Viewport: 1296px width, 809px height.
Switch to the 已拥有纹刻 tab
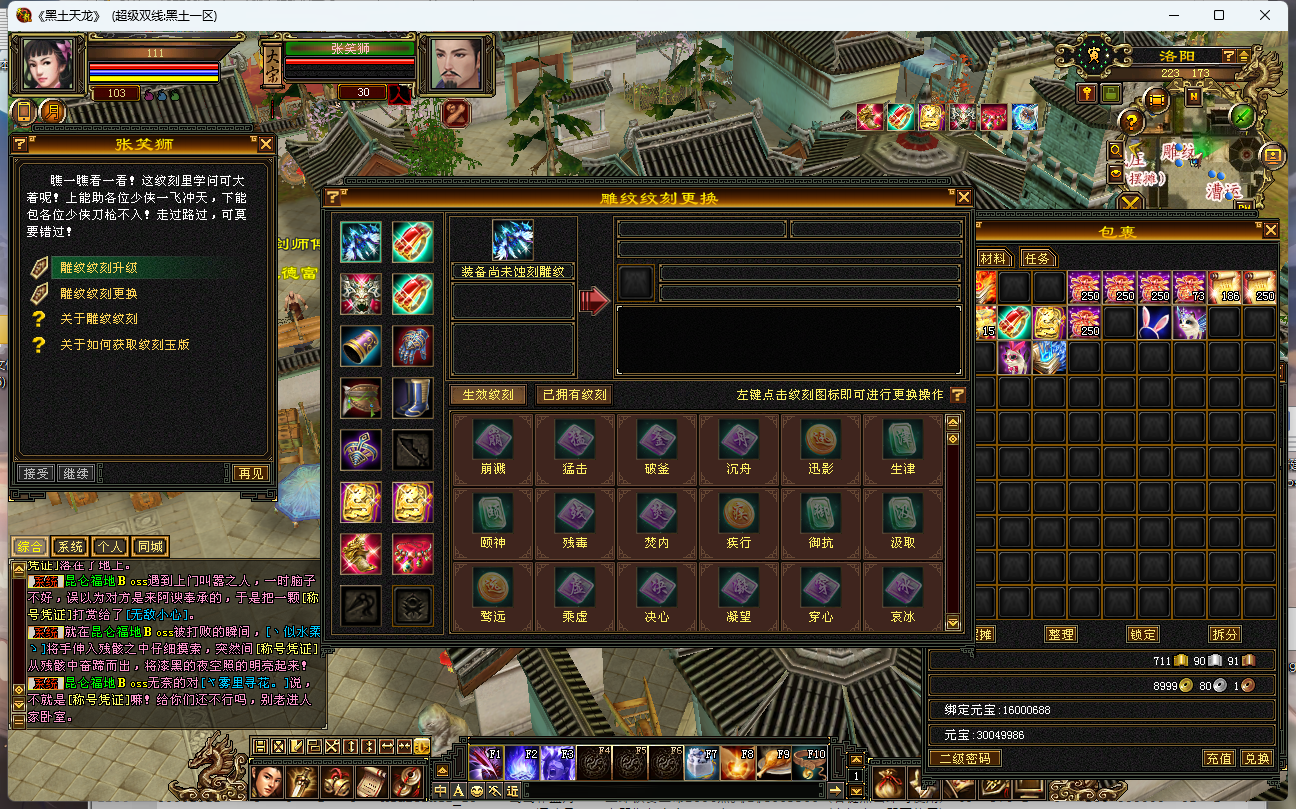(574, 395)
